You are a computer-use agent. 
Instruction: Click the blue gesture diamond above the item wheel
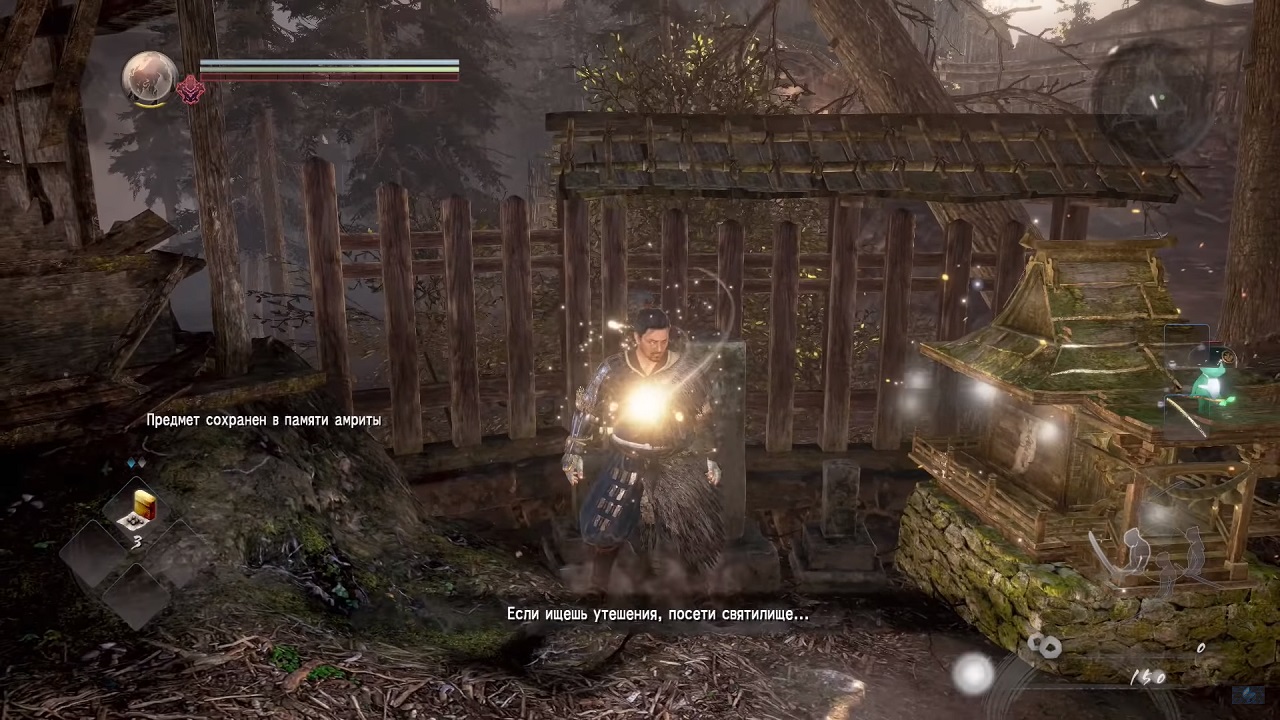tap(131, 463)
